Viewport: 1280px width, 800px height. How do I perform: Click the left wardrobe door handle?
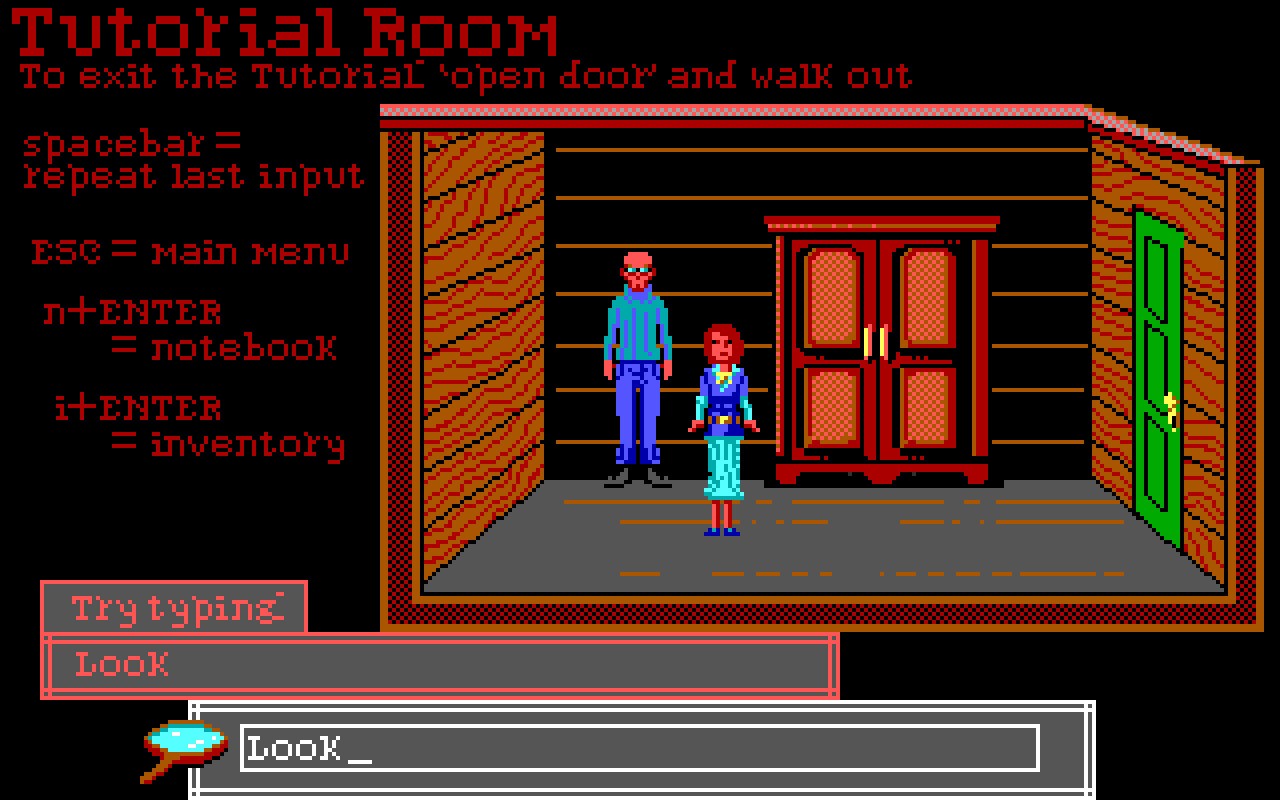point(864,340)
